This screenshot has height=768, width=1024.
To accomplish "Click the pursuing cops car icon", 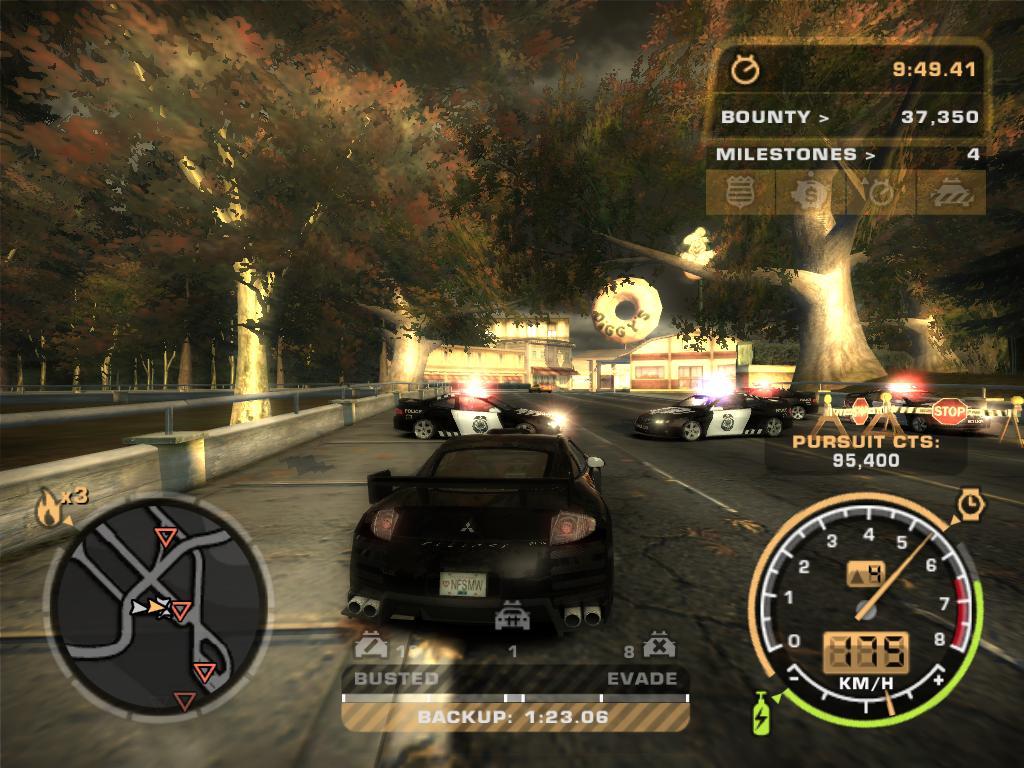I will (x=512, y=616).
